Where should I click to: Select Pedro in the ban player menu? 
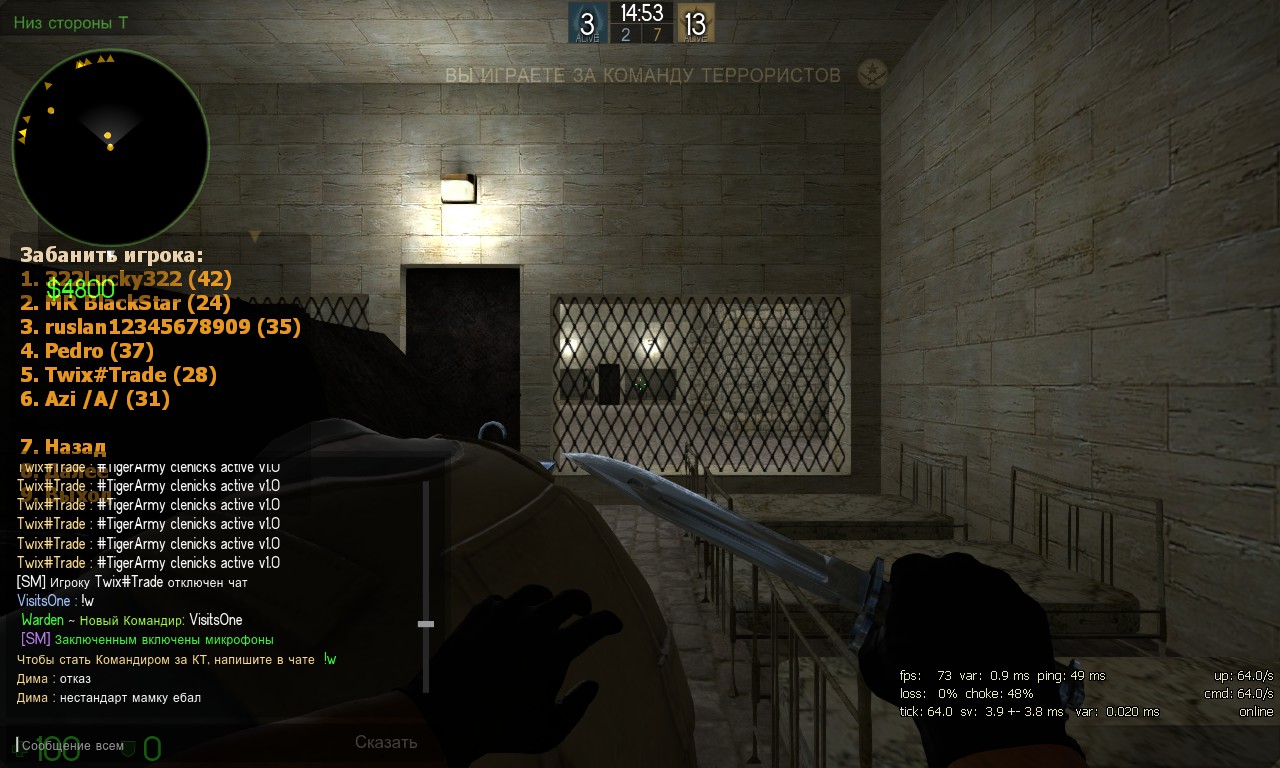click(x=87, y=351)
